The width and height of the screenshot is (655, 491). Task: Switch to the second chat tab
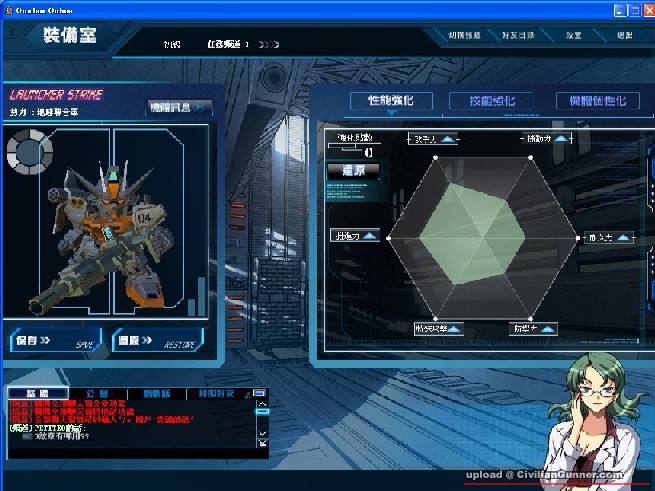(x=97, y=393)
